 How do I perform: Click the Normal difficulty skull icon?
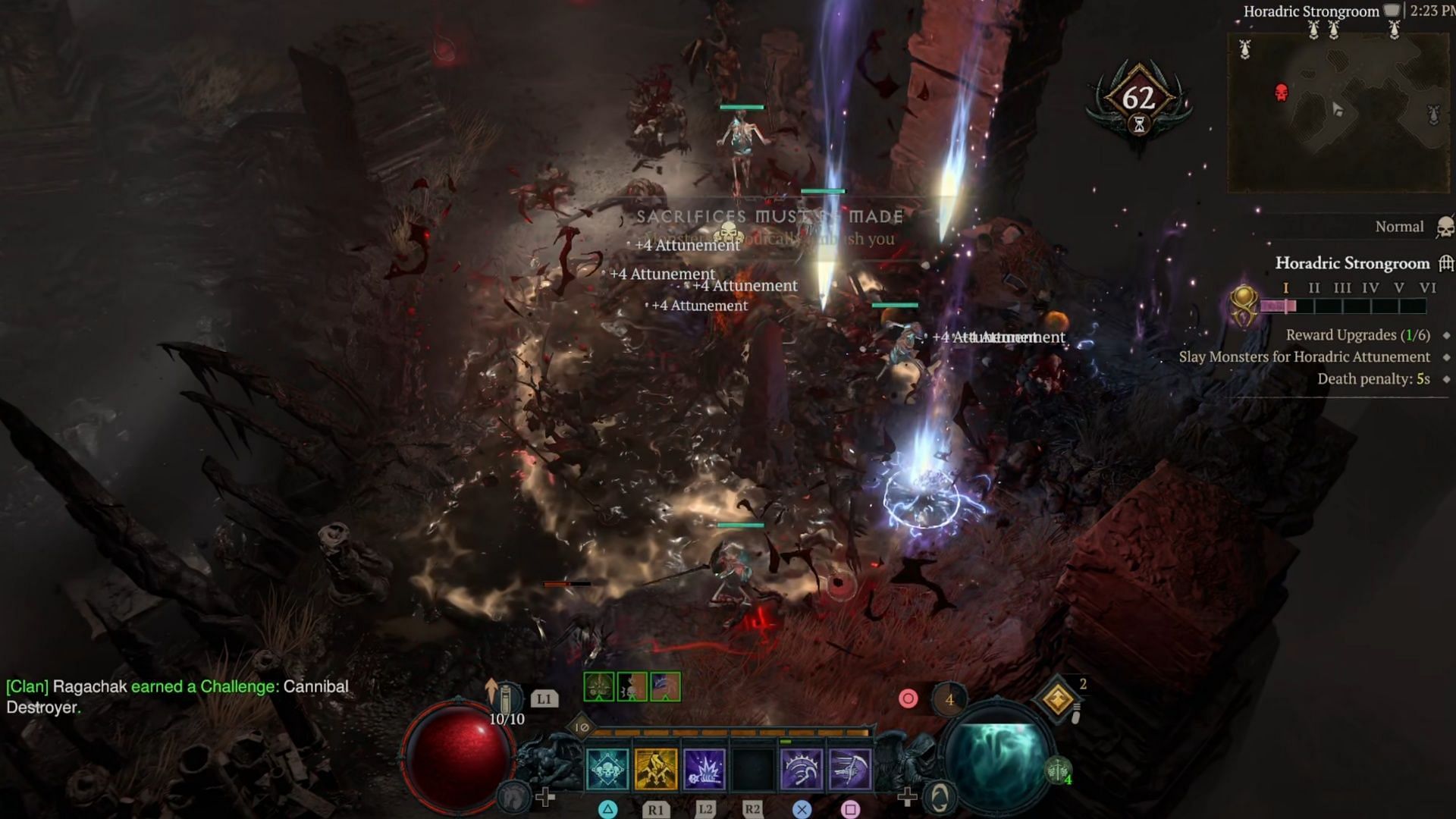tap(1445, 227)
